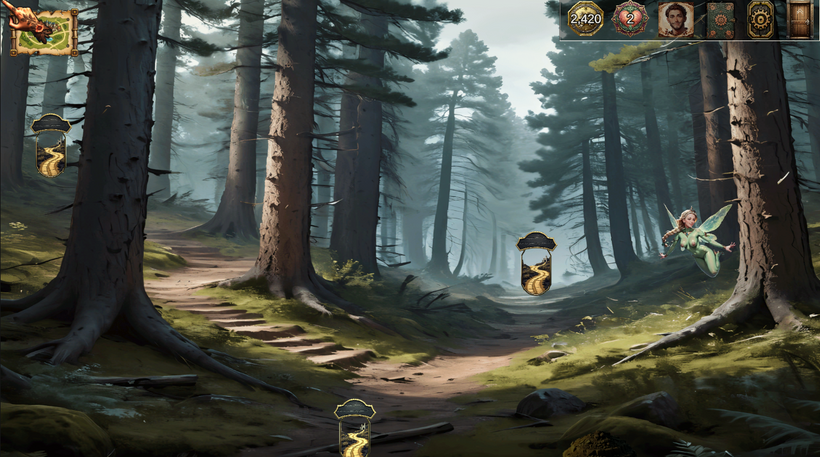Screen dimensions: 820x457
Task: Select the path marker on the left tree trunk
Action: click(50, 146)
